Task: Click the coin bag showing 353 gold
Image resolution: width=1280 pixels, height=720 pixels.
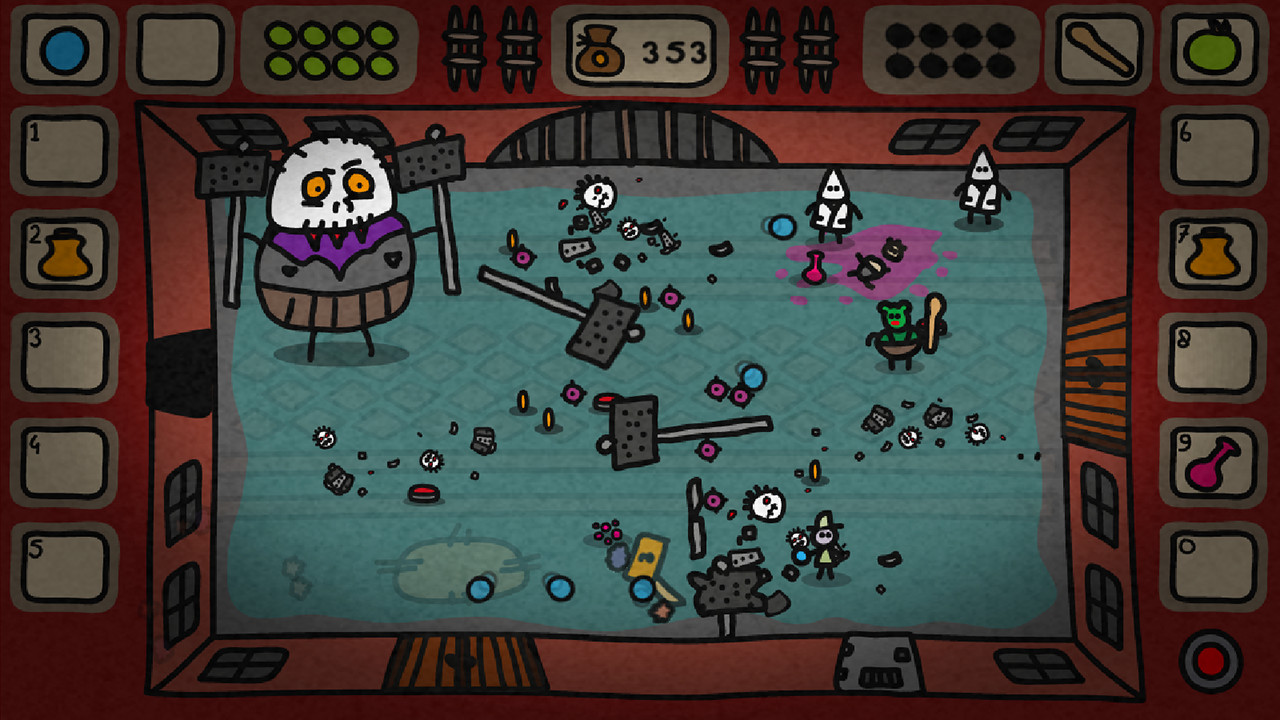Action: [x=640, y=48]
